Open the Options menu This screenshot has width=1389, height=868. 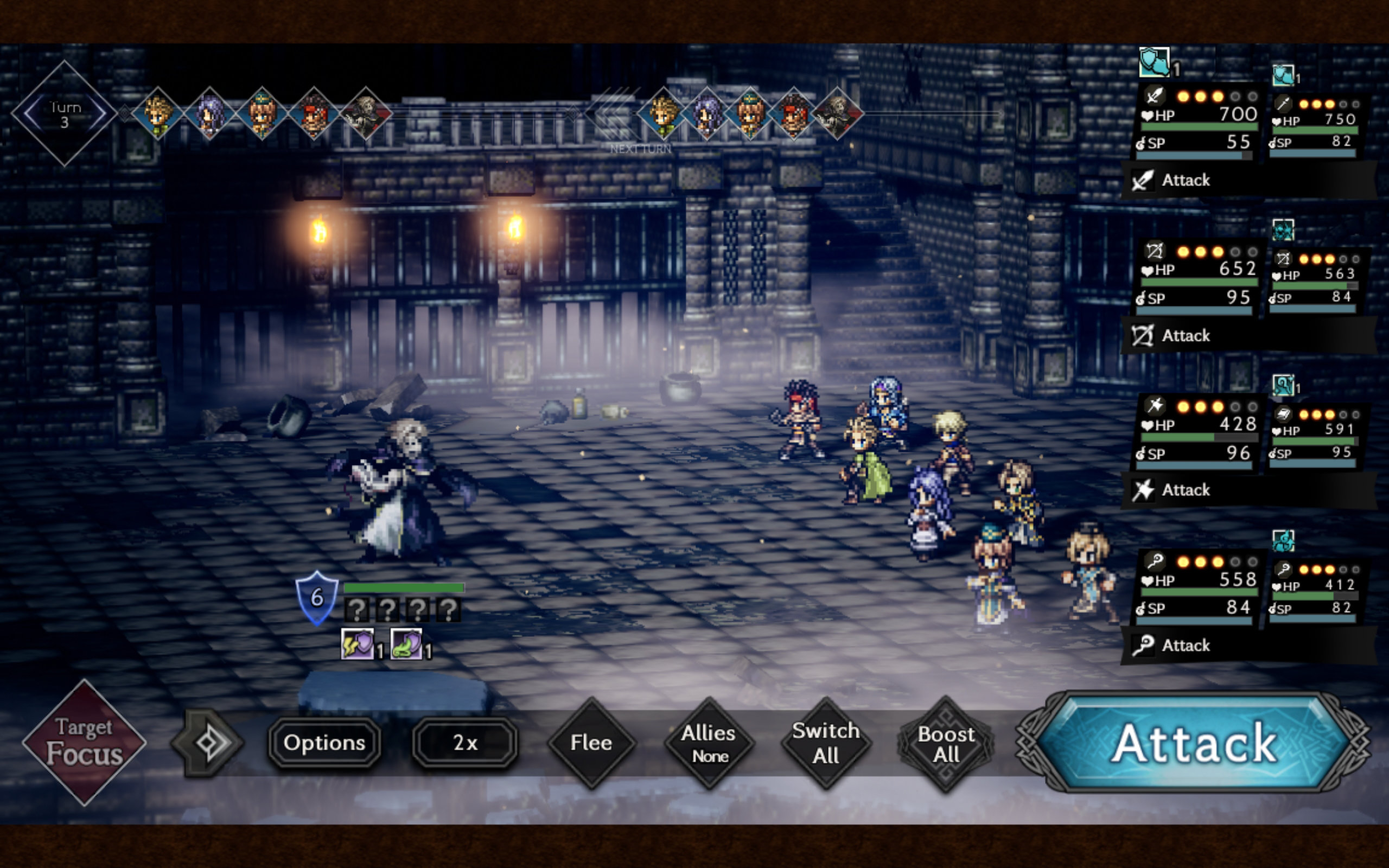click(324, 743)
